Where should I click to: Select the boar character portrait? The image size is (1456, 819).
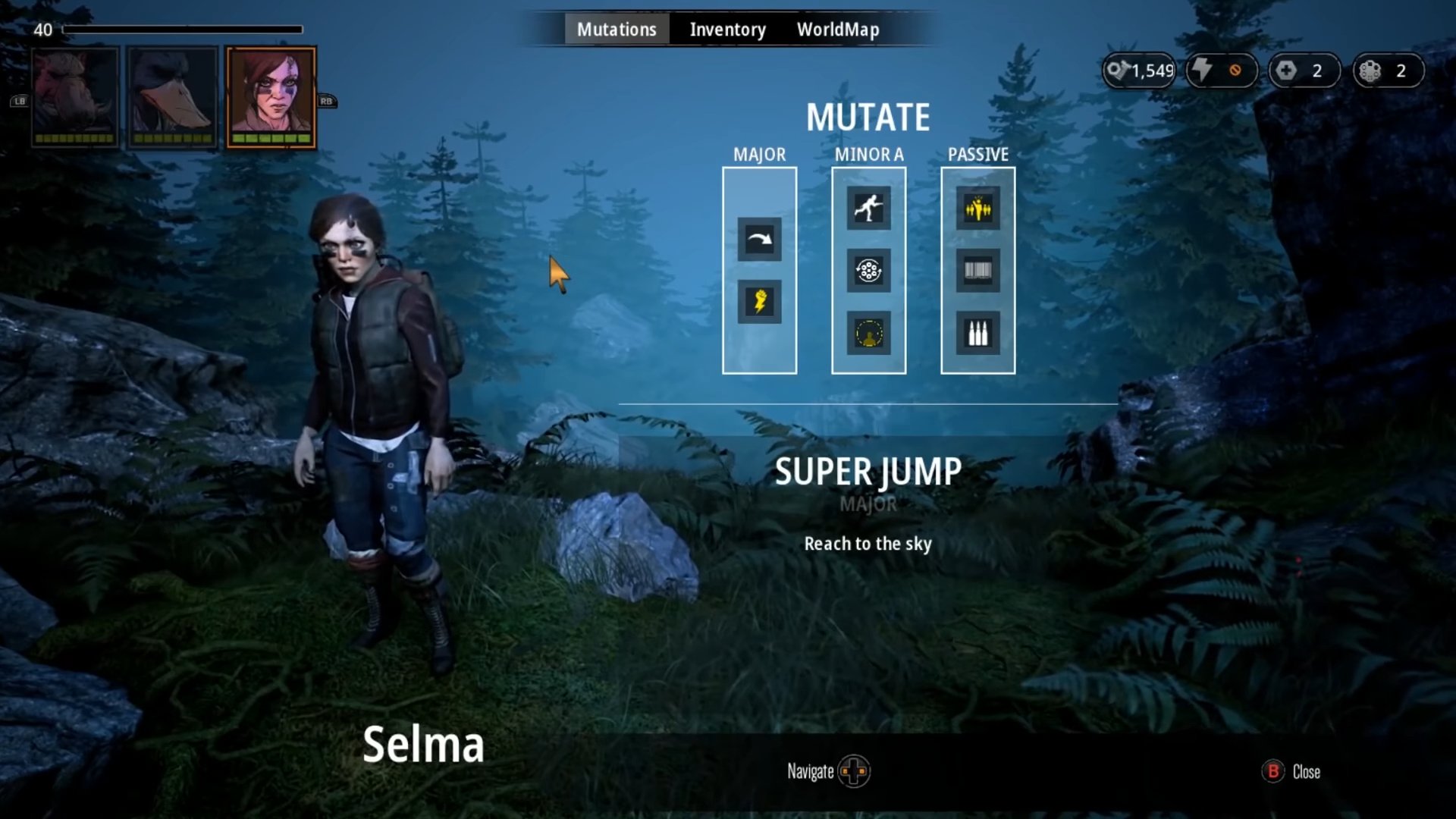point(75,96)
